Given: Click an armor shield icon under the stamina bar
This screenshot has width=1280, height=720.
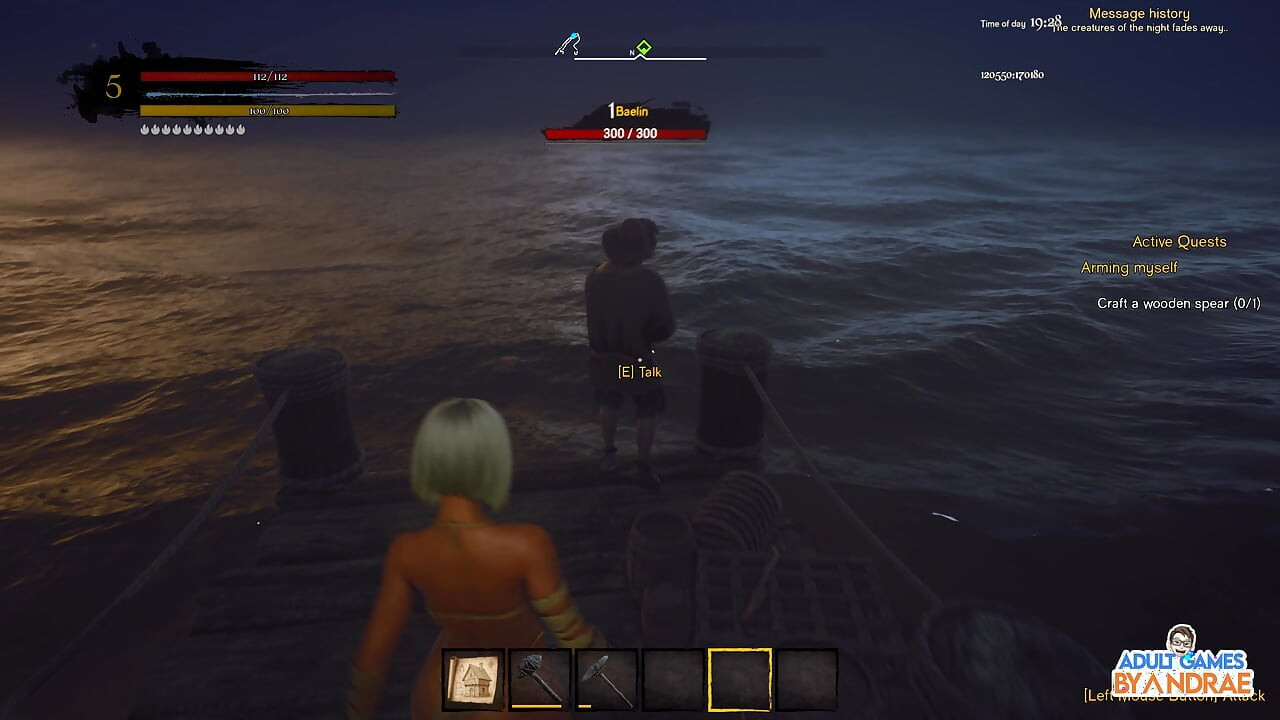Looking at the screenshot, I should 148,128.
